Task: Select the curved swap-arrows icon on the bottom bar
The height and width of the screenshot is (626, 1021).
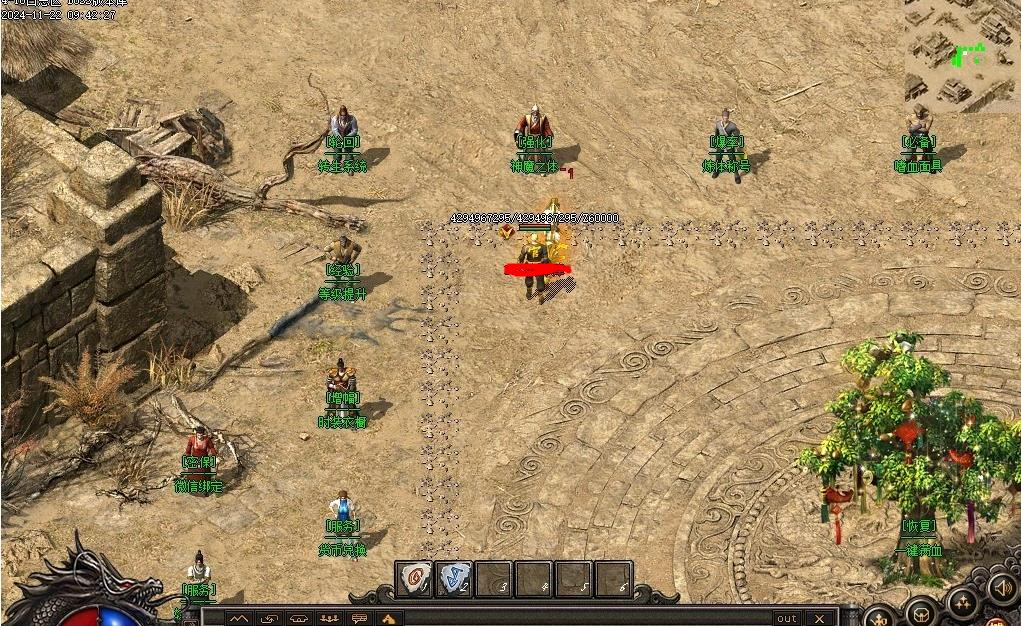Action: (268, 618)
